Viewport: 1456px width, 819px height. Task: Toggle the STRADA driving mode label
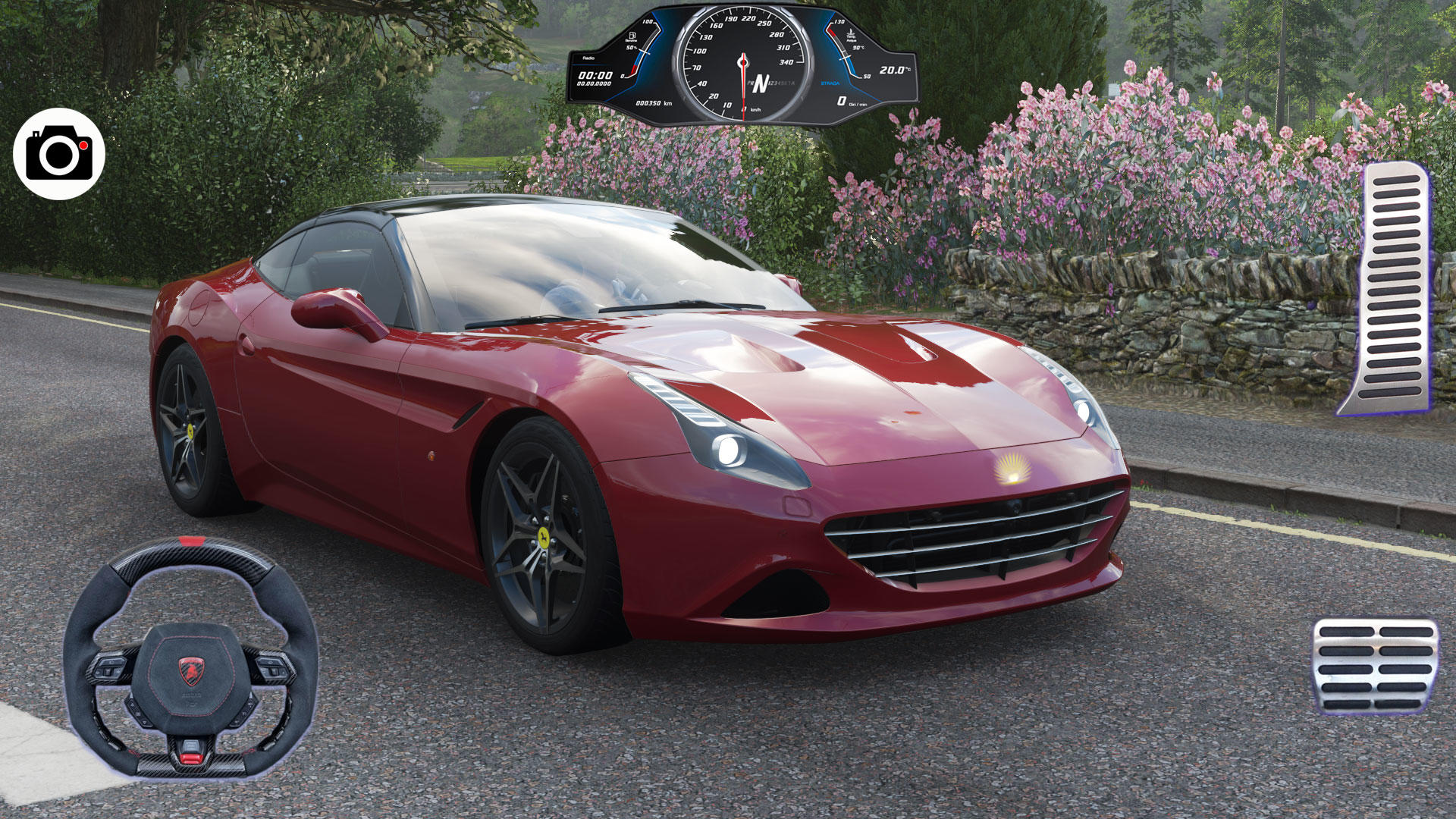tap(830, 83)
